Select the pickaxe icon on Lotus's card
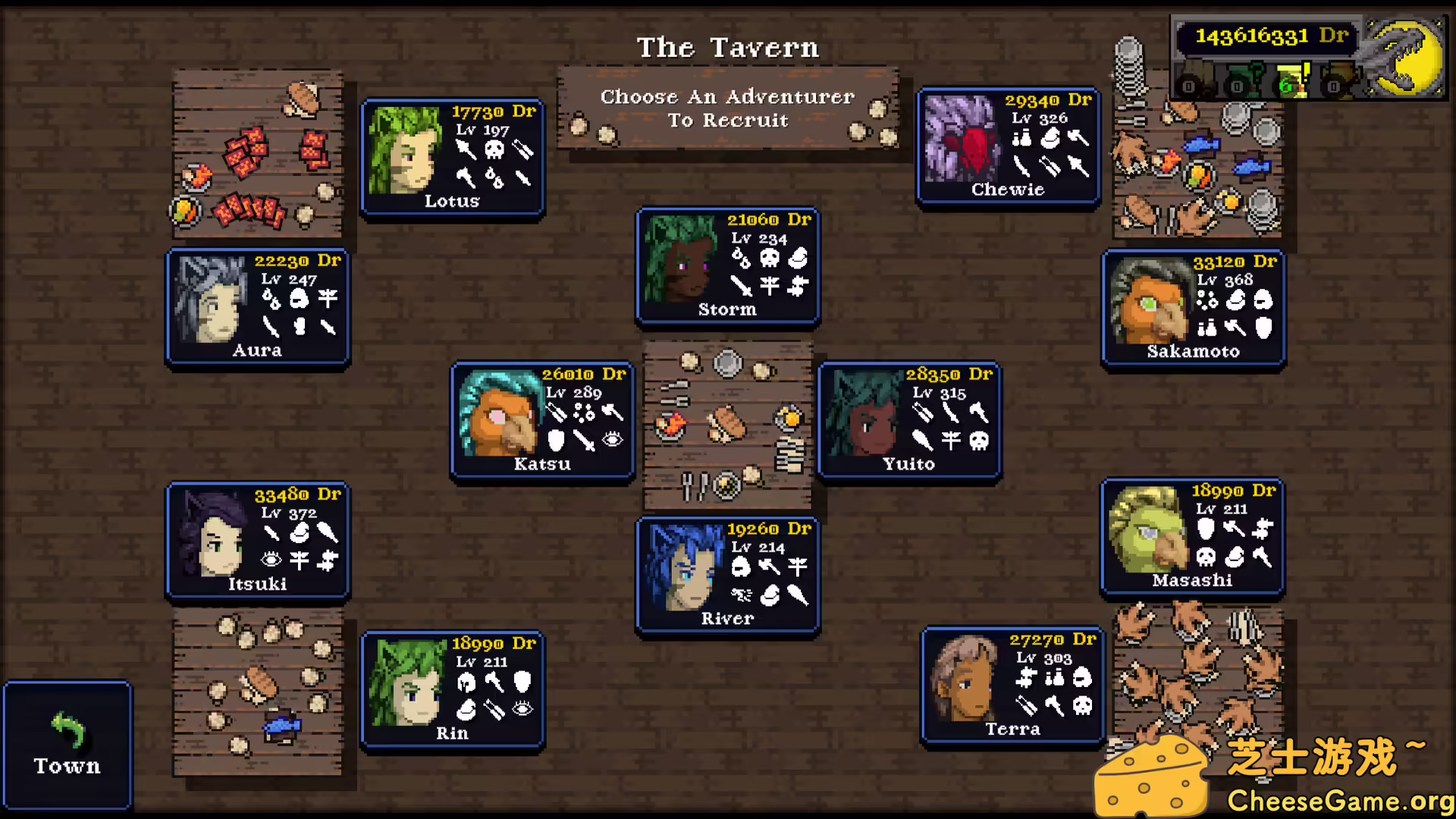This screenshot has width=1456, height=819. point(465,179)
